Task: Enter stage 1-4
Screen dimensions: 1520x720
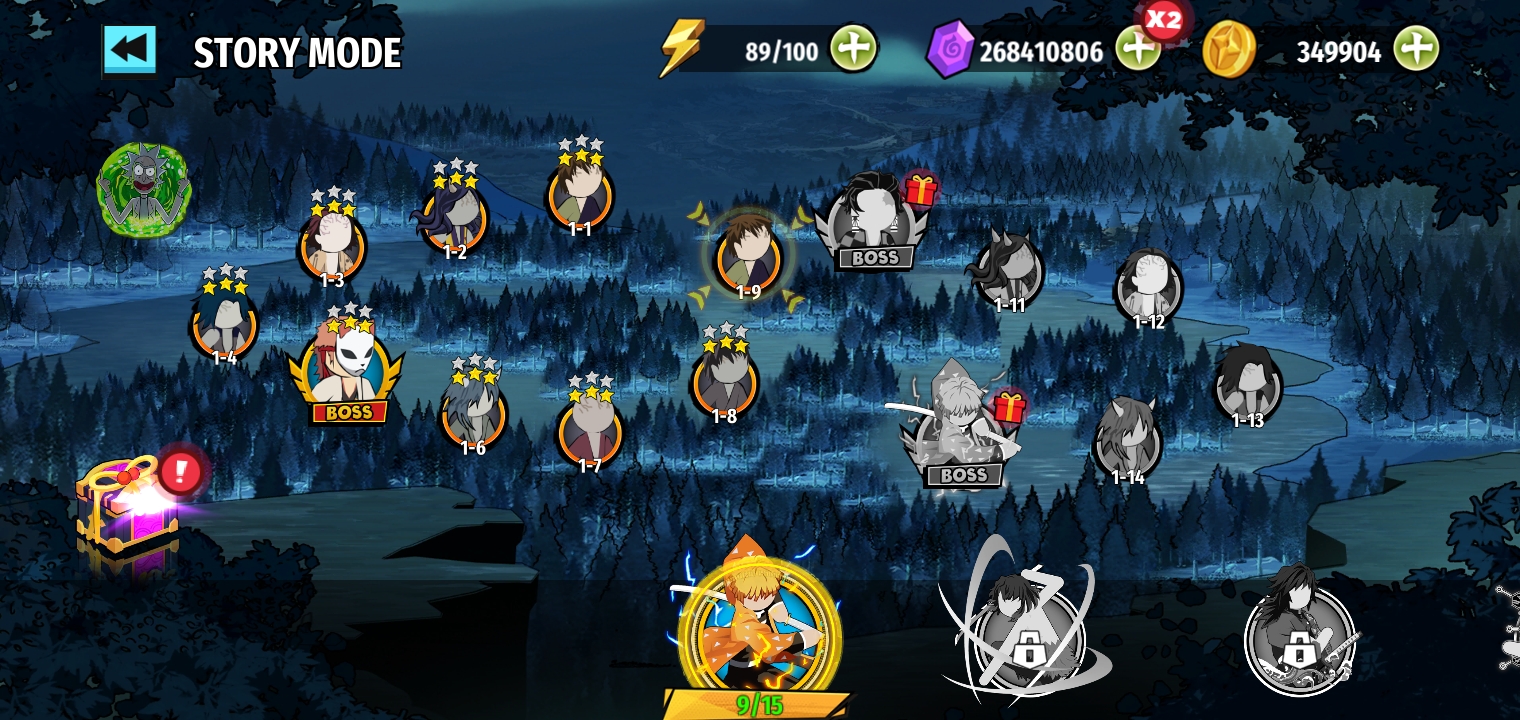Action: click(x=224, y=324)
